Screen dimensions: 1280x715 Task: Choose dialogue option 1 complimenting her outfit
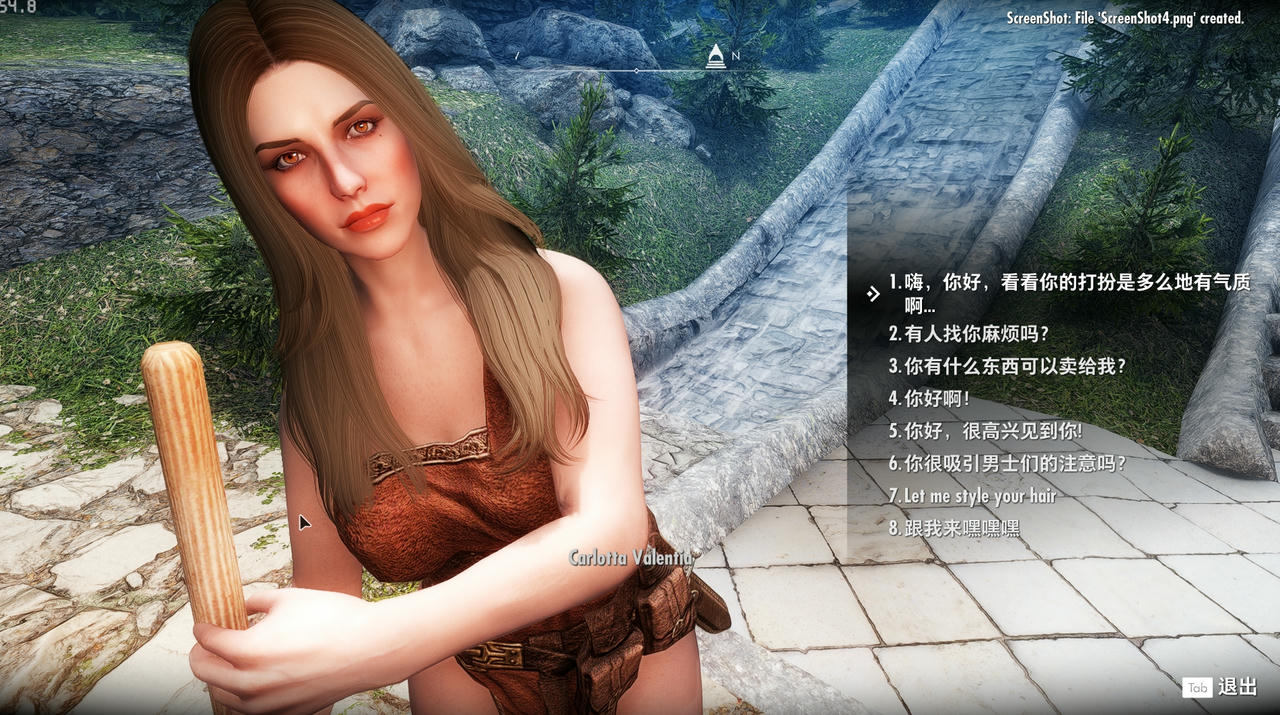[x=1068, y=283]
